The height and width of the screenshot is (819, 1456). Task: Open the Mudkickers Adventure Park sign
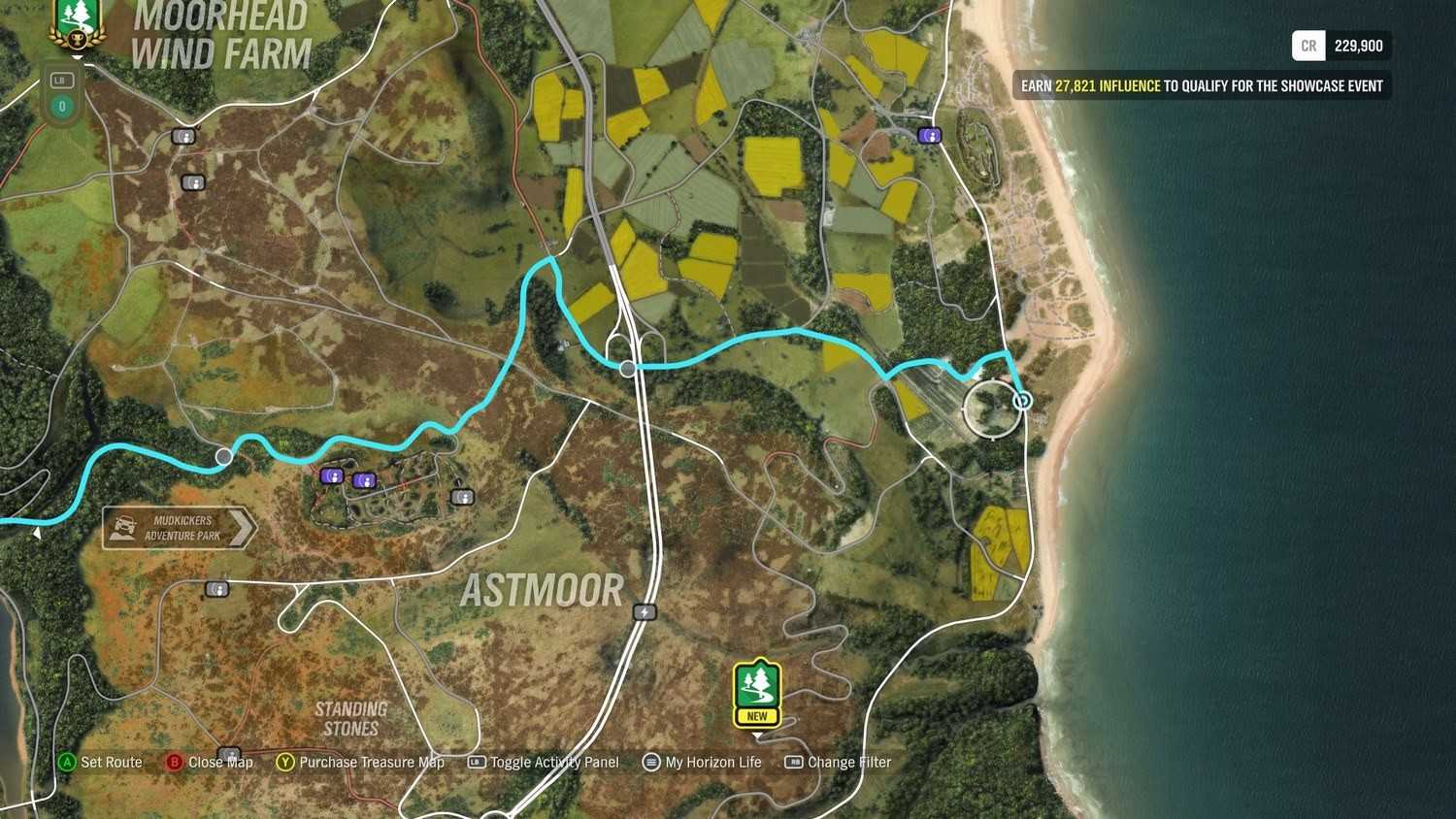(180, 528)
